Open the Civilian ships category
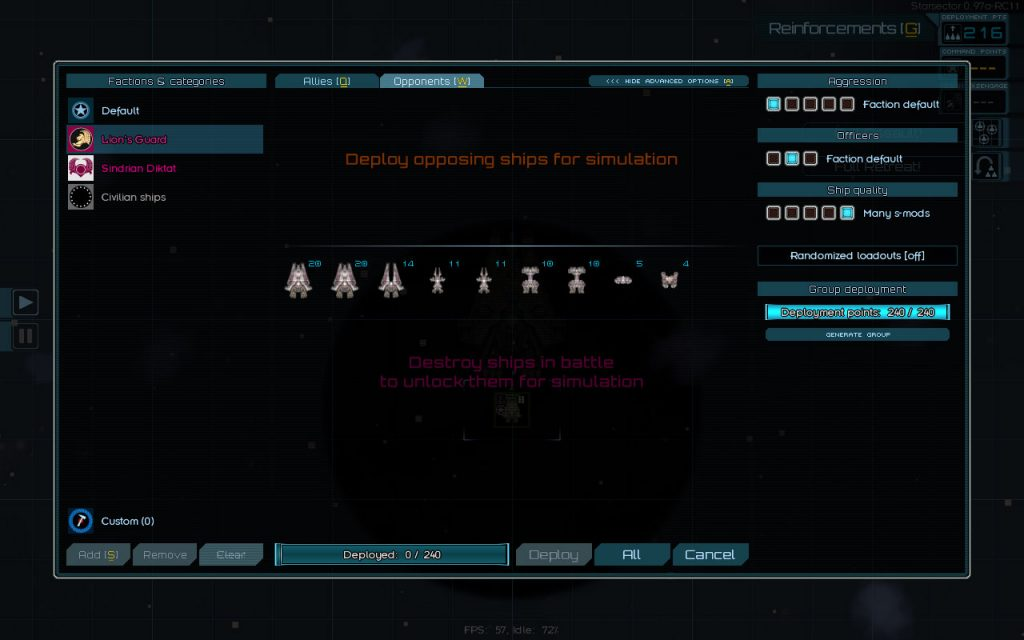The width and height of the screenshot is (1024, 640). (133, 197)
